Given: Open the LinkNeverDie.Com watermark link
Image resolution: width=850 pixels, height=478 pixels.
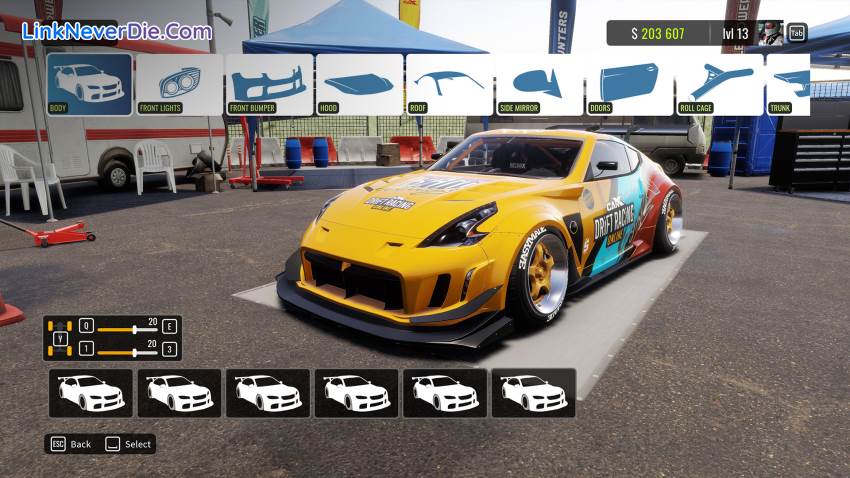Looking at the screenshot, I should 117,31.
